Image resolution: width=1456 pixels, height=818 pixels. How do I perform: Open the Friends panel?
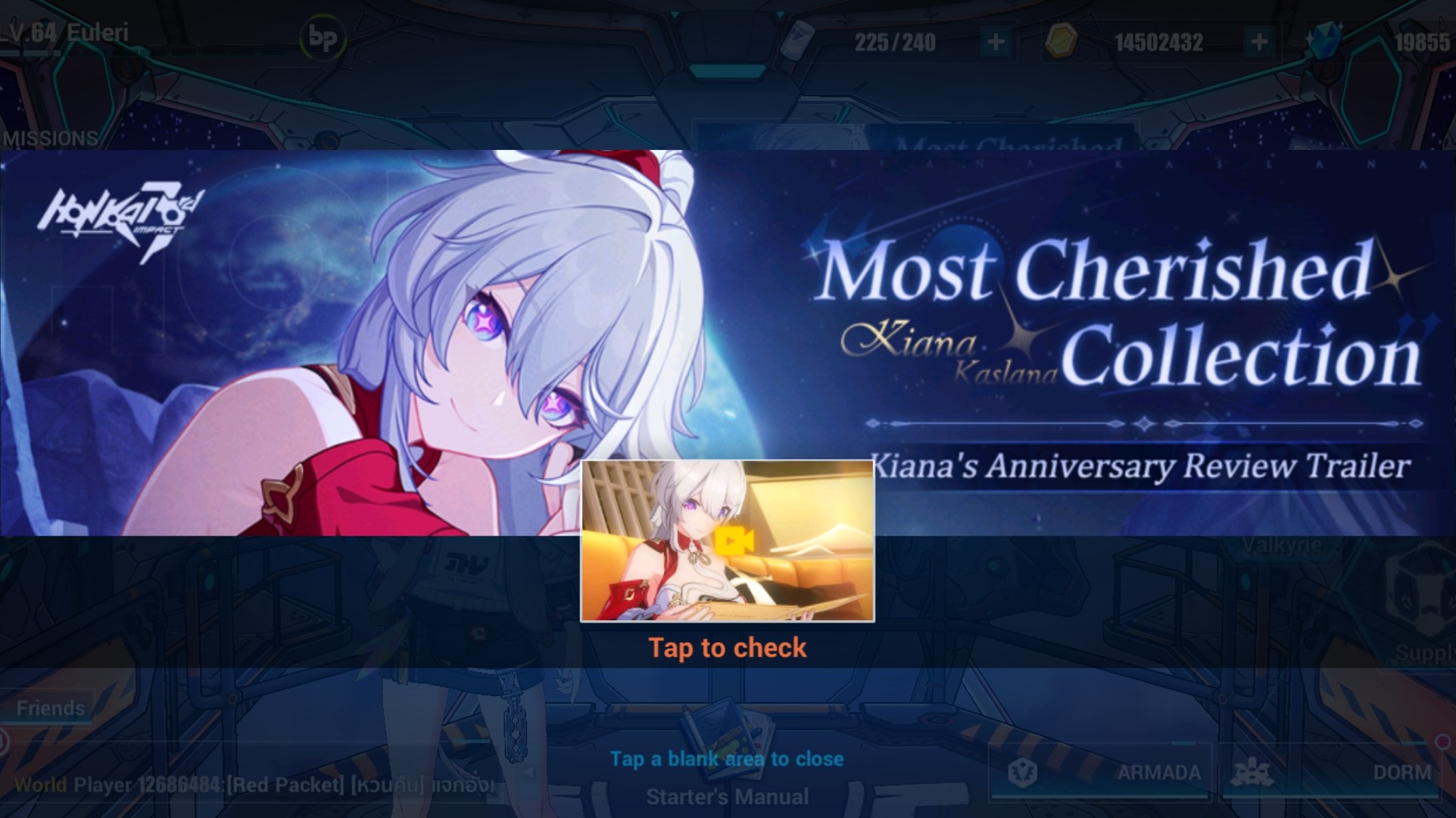point(50,708)
